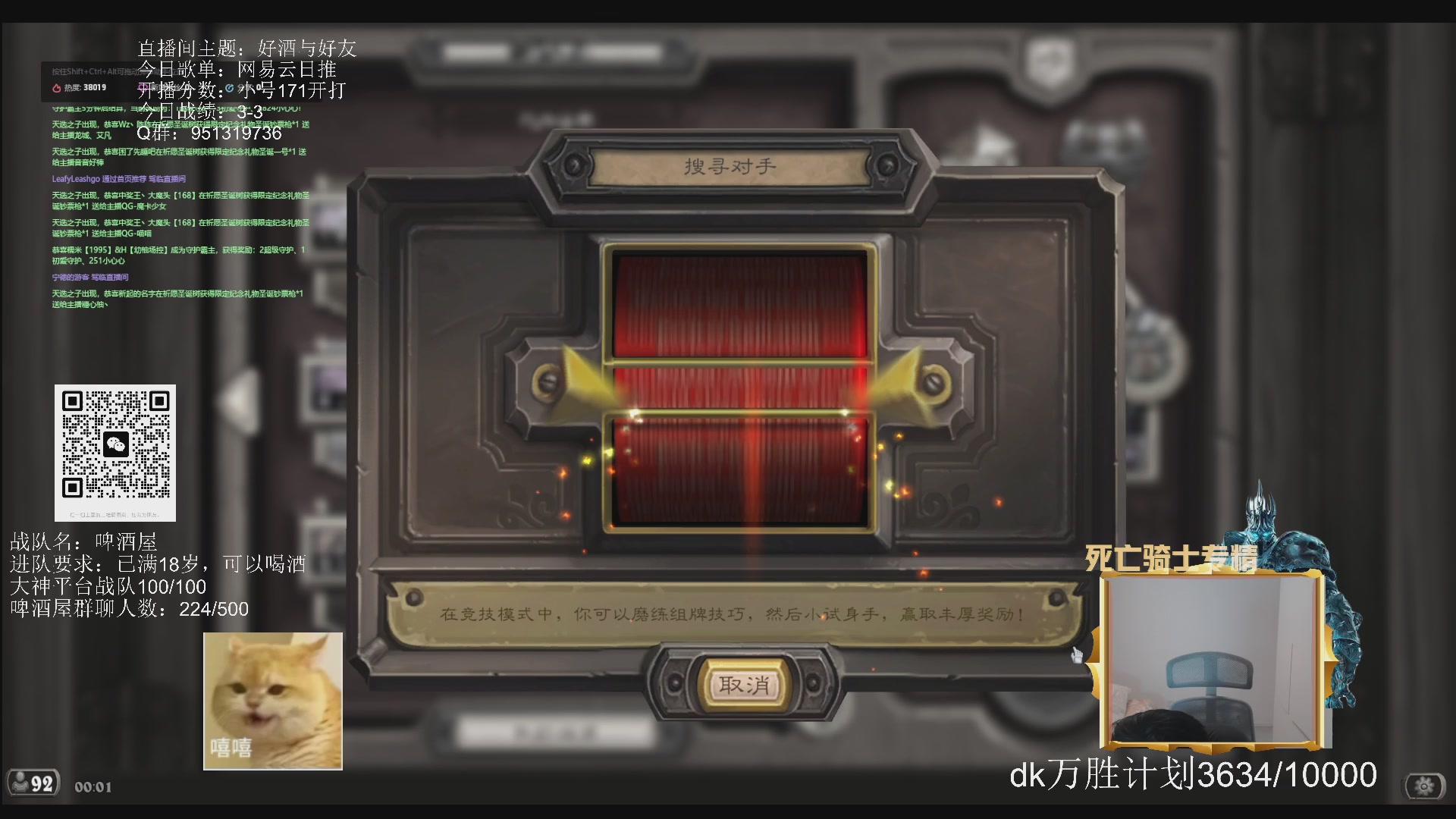Click the Q群 951319736 text
Screen dimensions: 1456x819
click(x=208, y=133)
